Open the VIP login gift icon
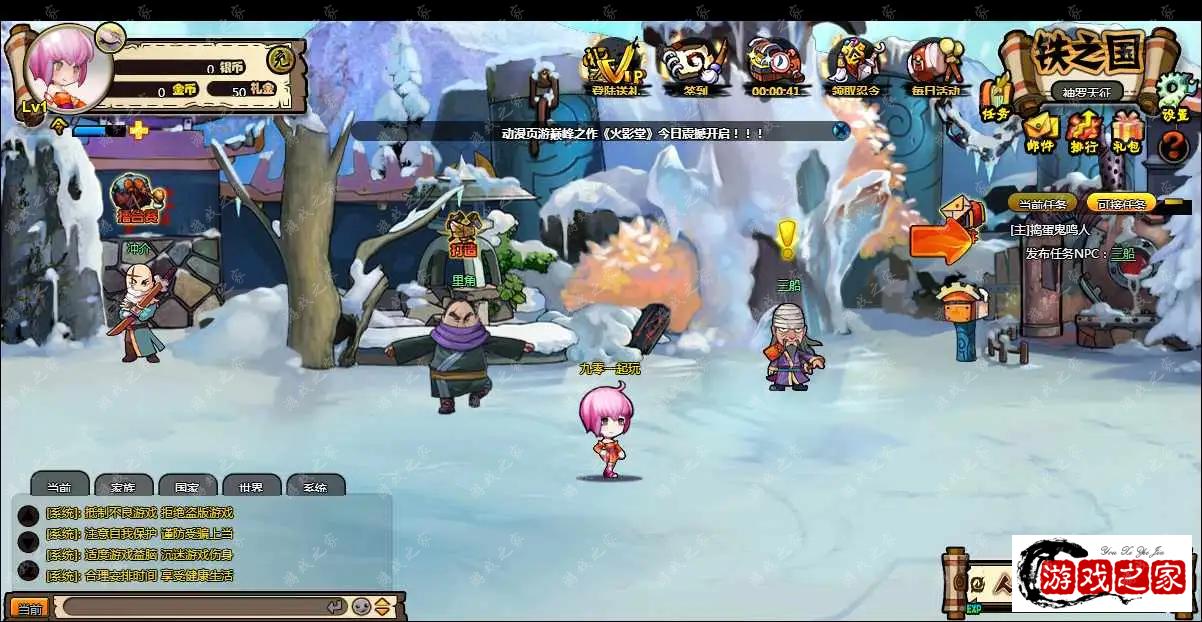This screenshot has width=1202, height=622. [614, 66]
